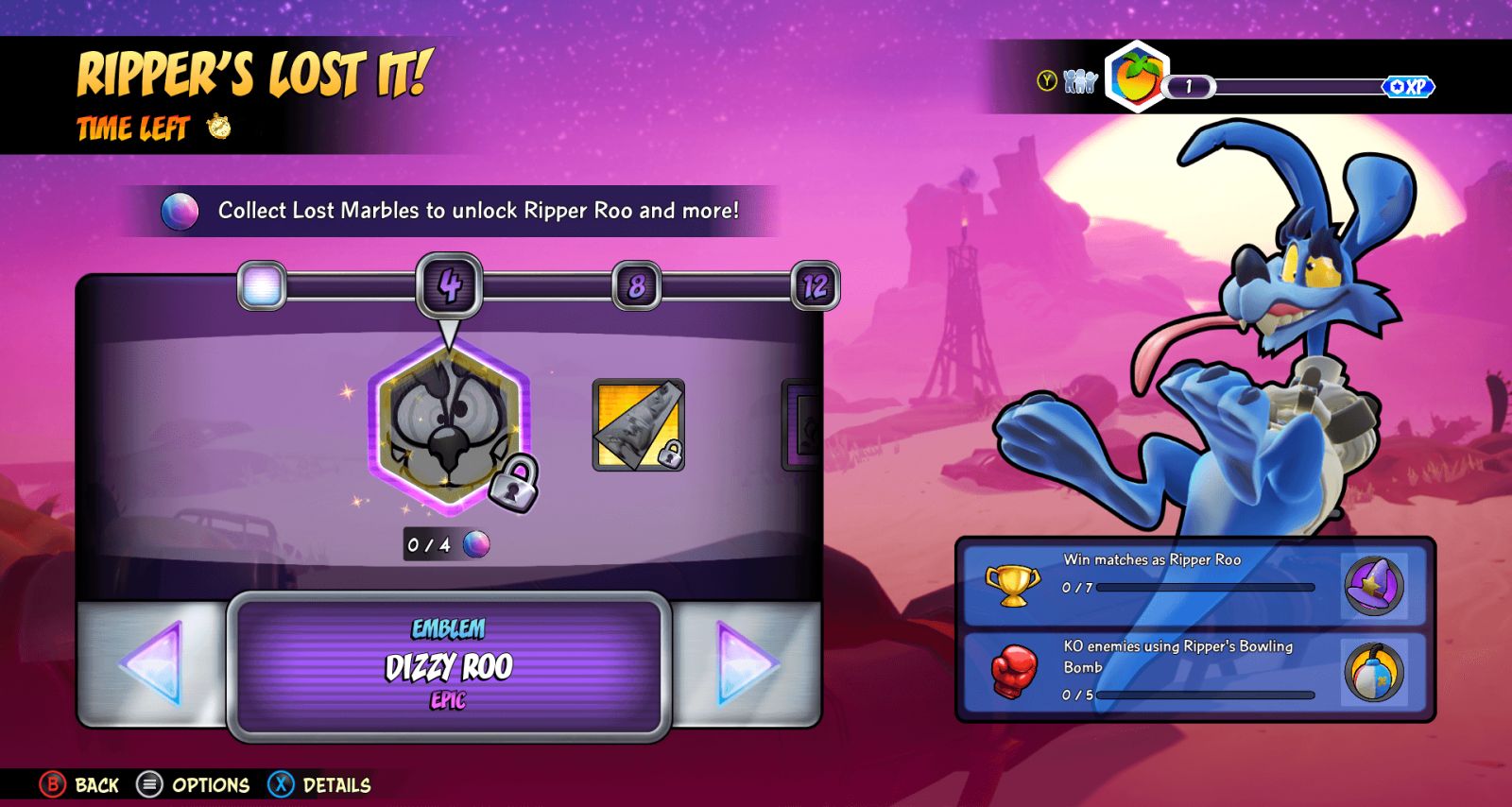This screenshot has height=807, width=1512.
Task: Click the Dizzy Roo Epic name panel
Action: [449, 666]
